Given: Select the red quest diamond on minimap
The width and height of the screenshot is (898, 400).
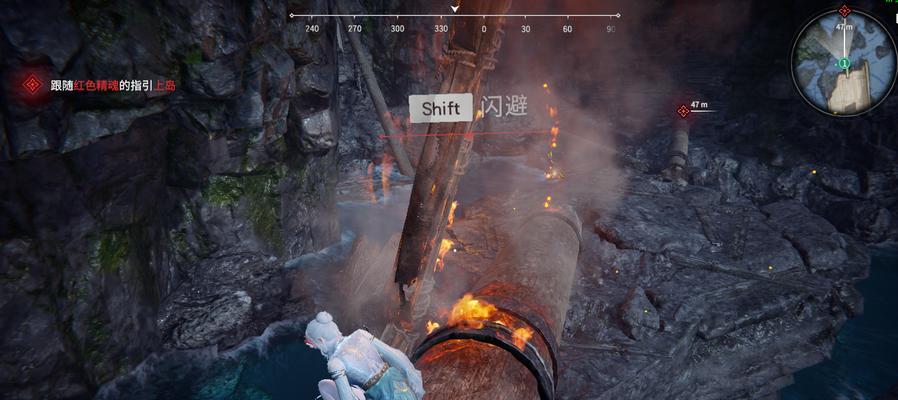Looking at the screenshot, I should click(x=845, y=11).
